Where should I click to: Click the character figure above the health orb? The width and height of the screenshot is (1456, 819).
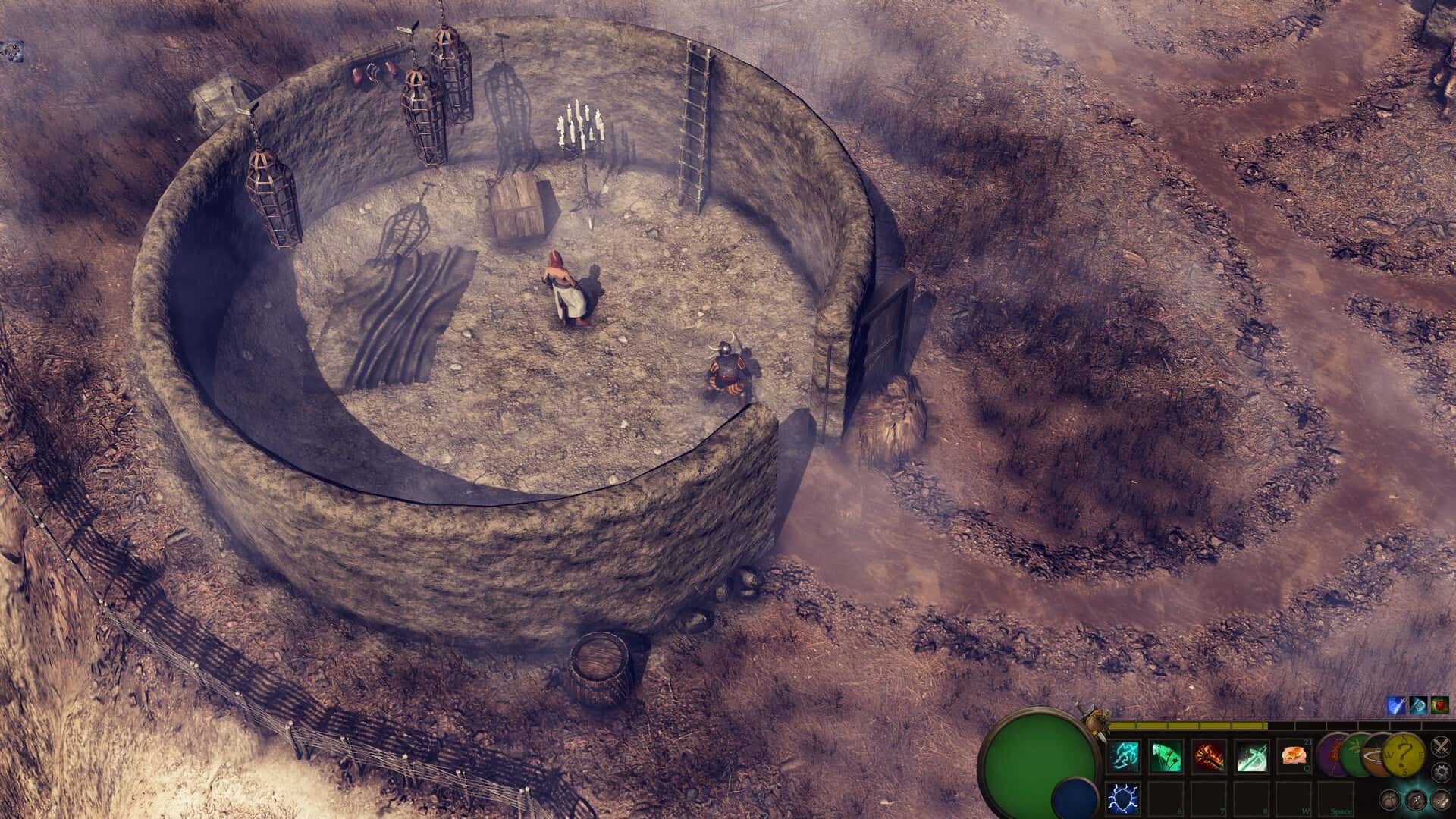coord(1097,718)
